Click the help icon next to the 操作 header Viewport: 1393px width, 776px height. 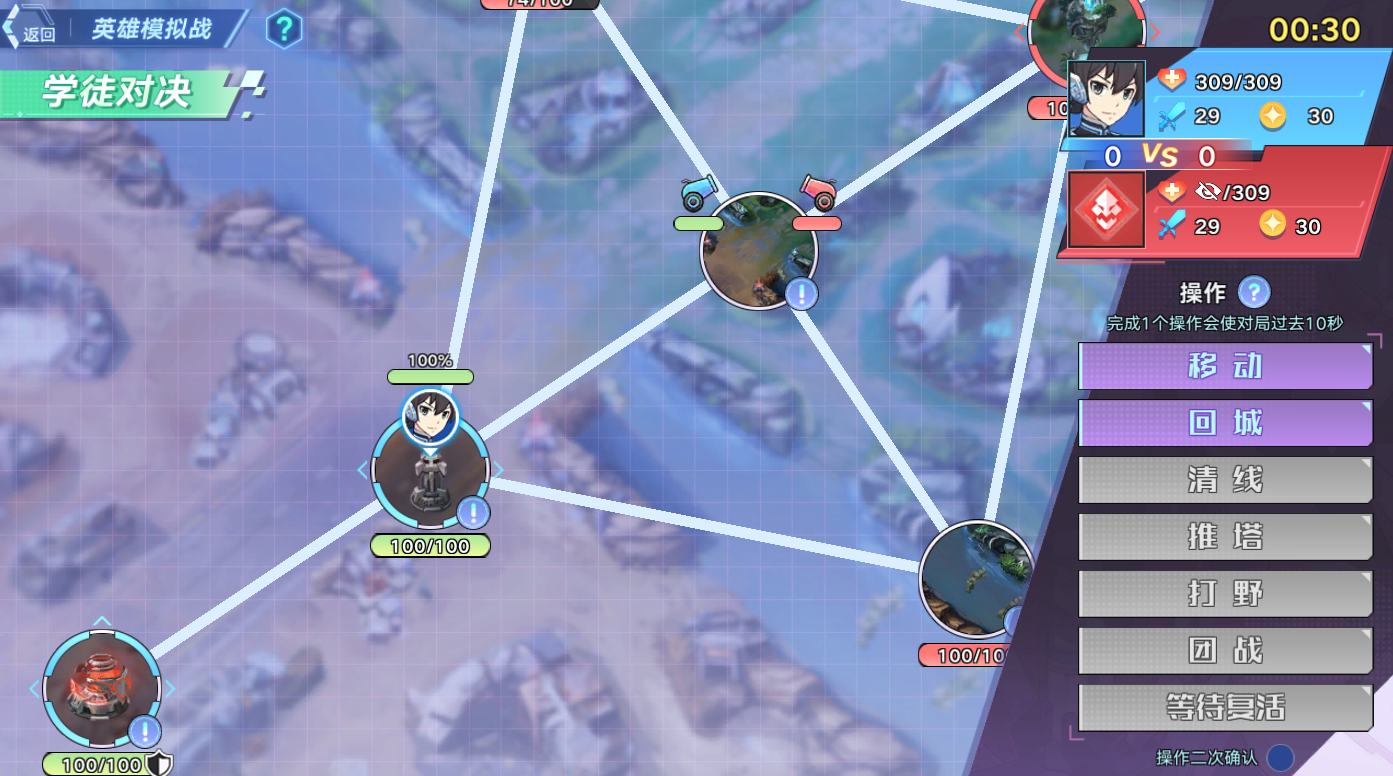click(x=1253, y=292)
